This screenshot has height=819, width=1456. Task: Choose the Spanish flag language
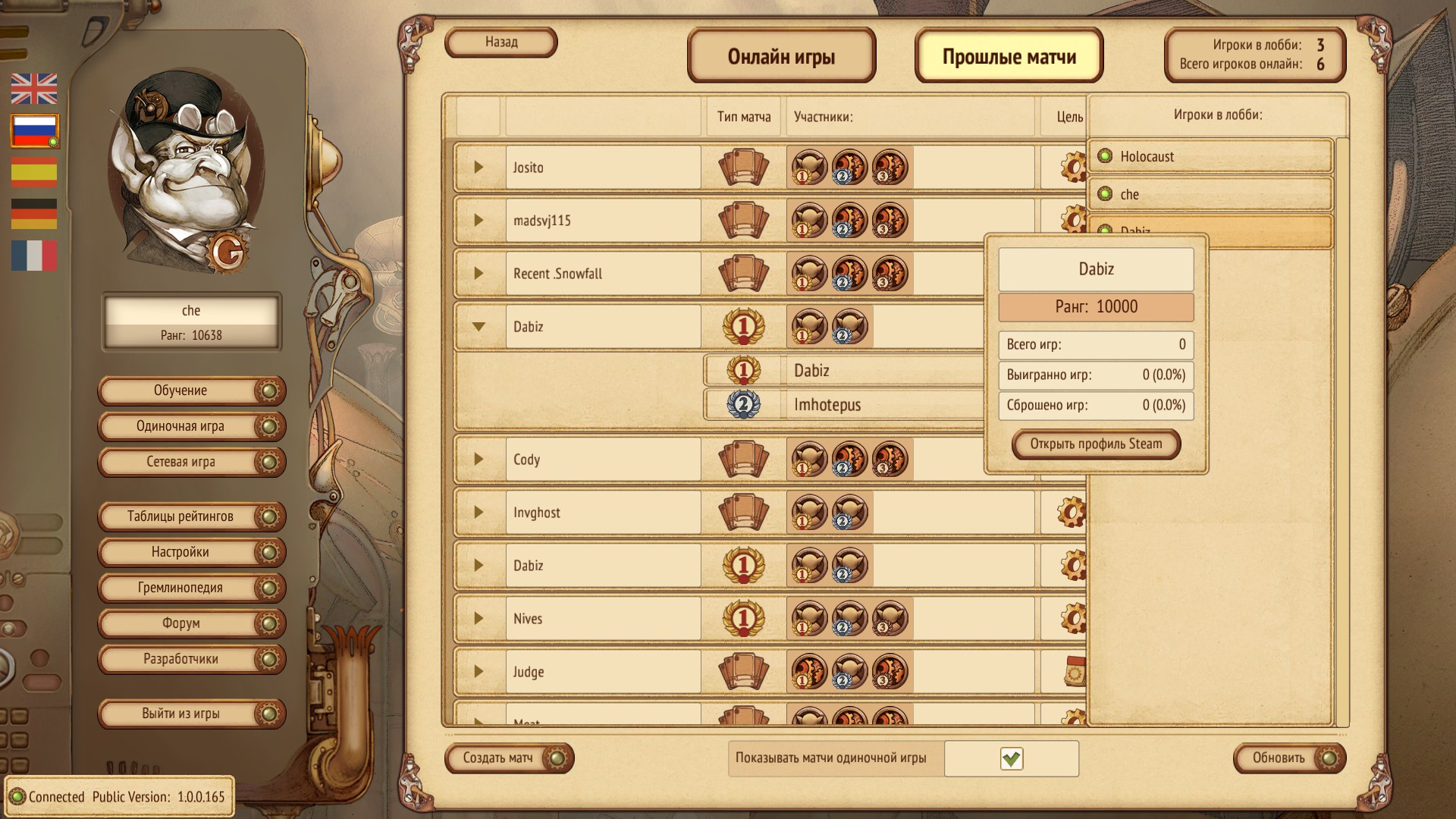point(34,172)
